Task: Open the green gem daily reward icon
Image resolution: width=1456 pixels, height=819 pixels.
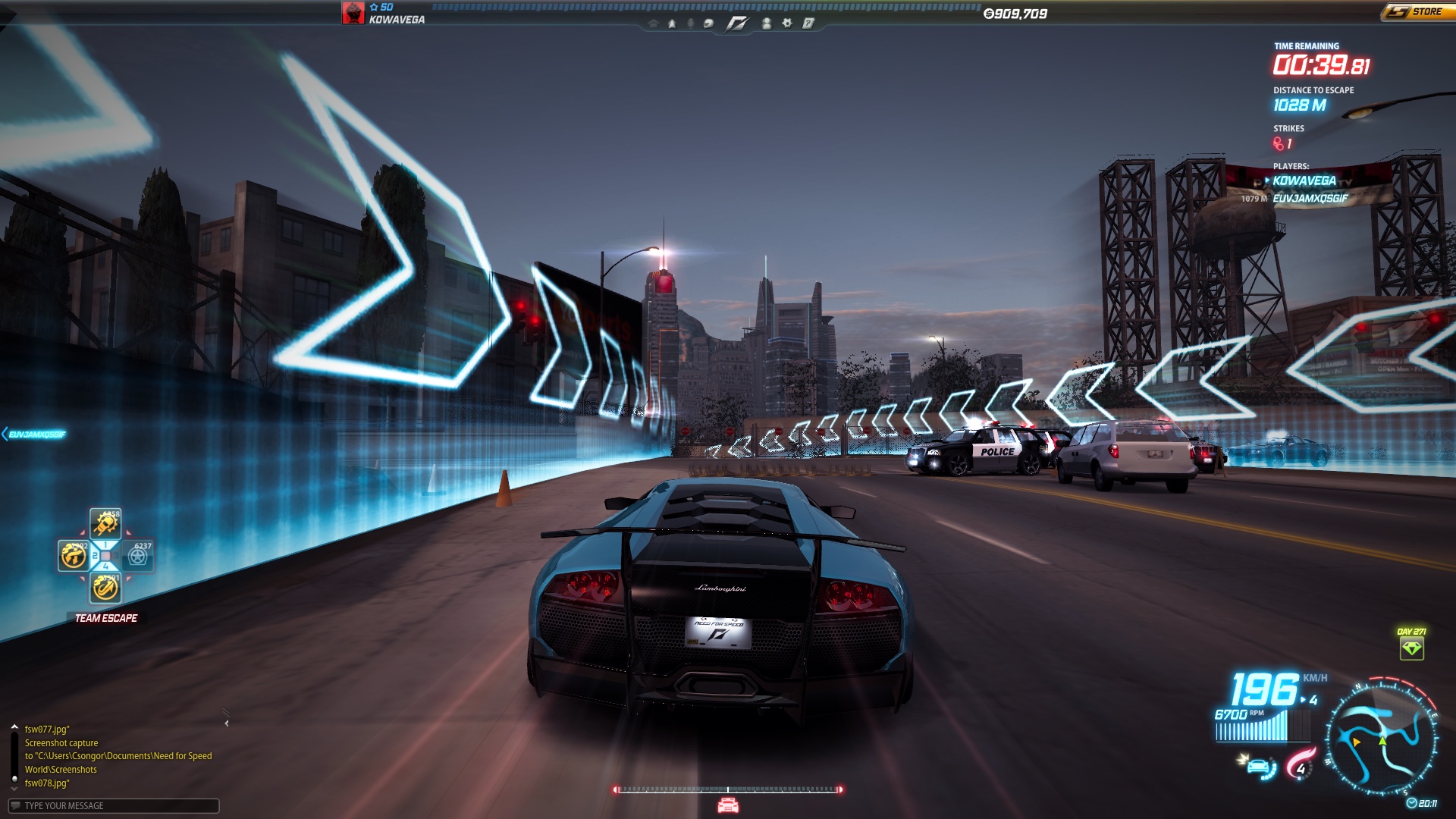Action: pos(1411,648)
